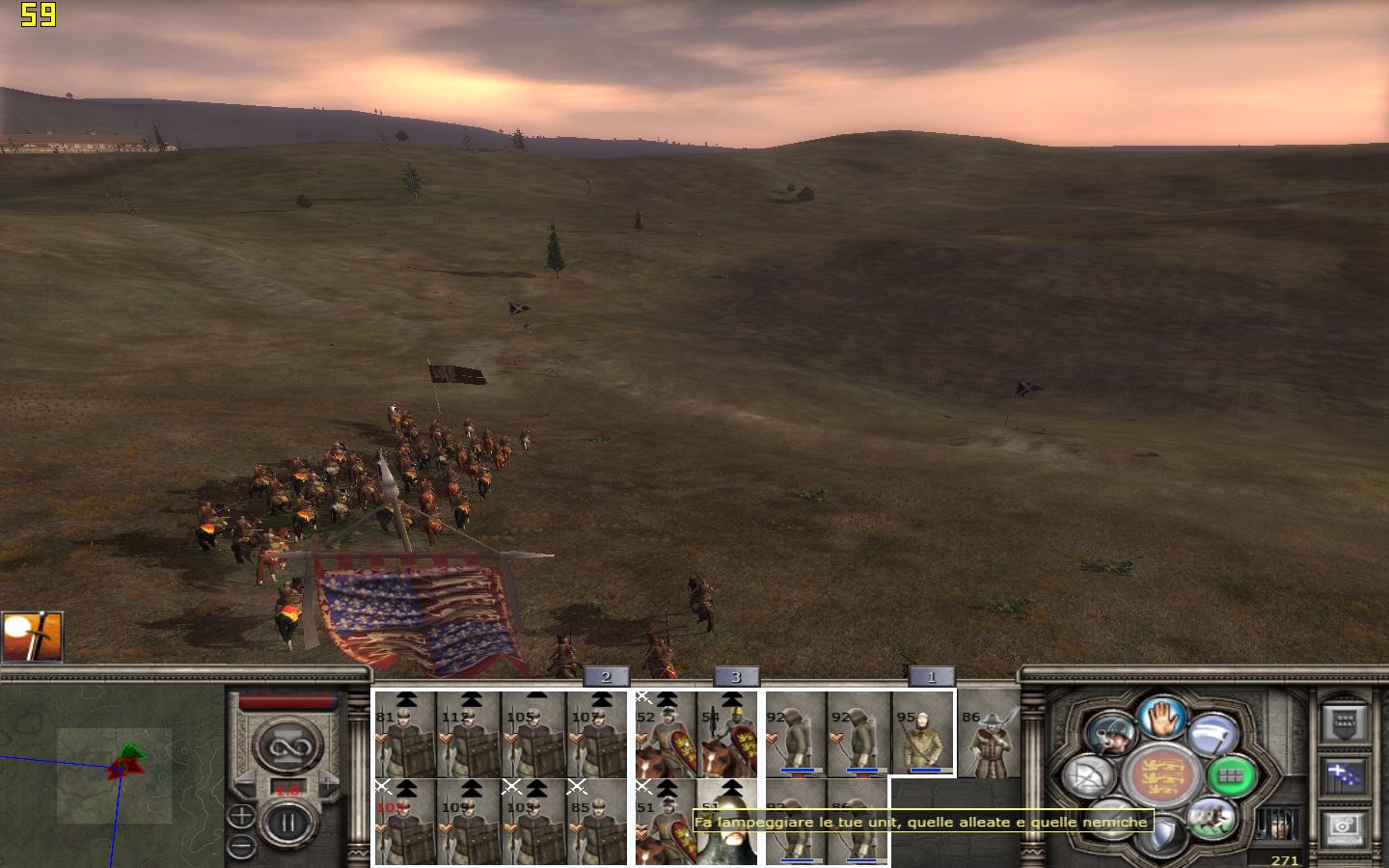
Task: Open the sword and sun event icon
Action: 32,637
